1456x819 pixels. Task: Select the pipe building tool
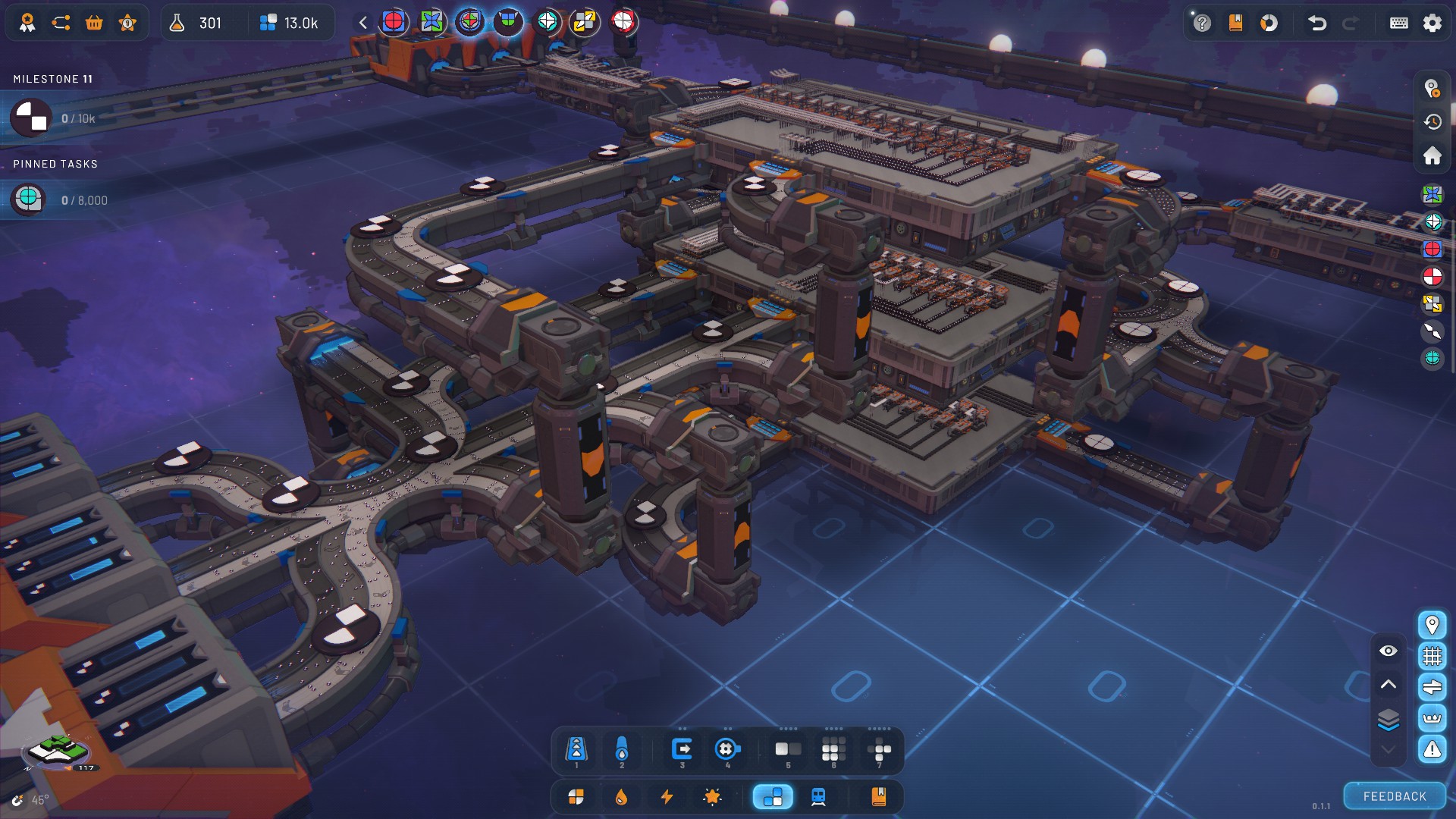click(622, 749)
